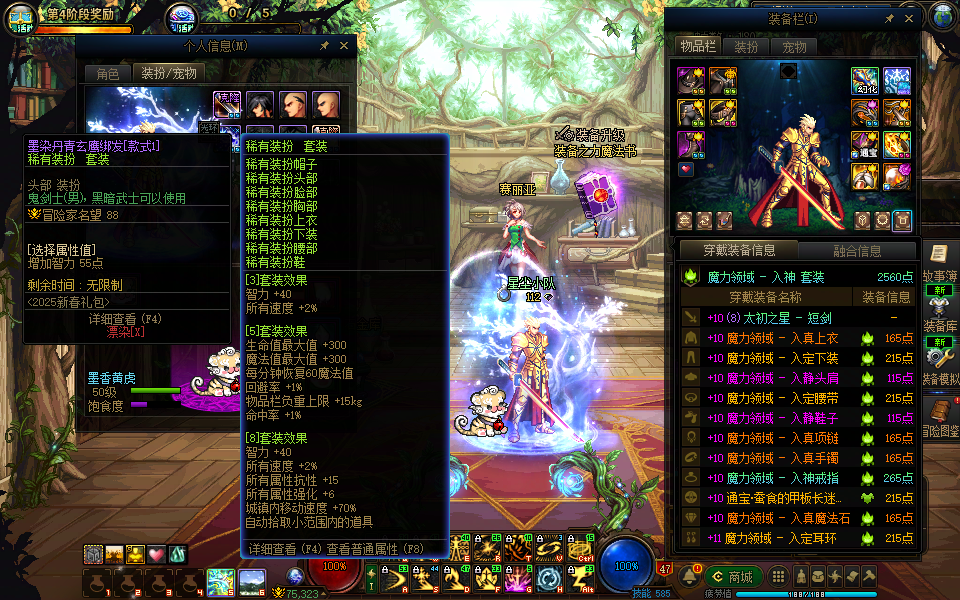This screenshot has height=600, width=960.
Task: Select the 装扮/宠物 tab
Action: click(168, 73)
